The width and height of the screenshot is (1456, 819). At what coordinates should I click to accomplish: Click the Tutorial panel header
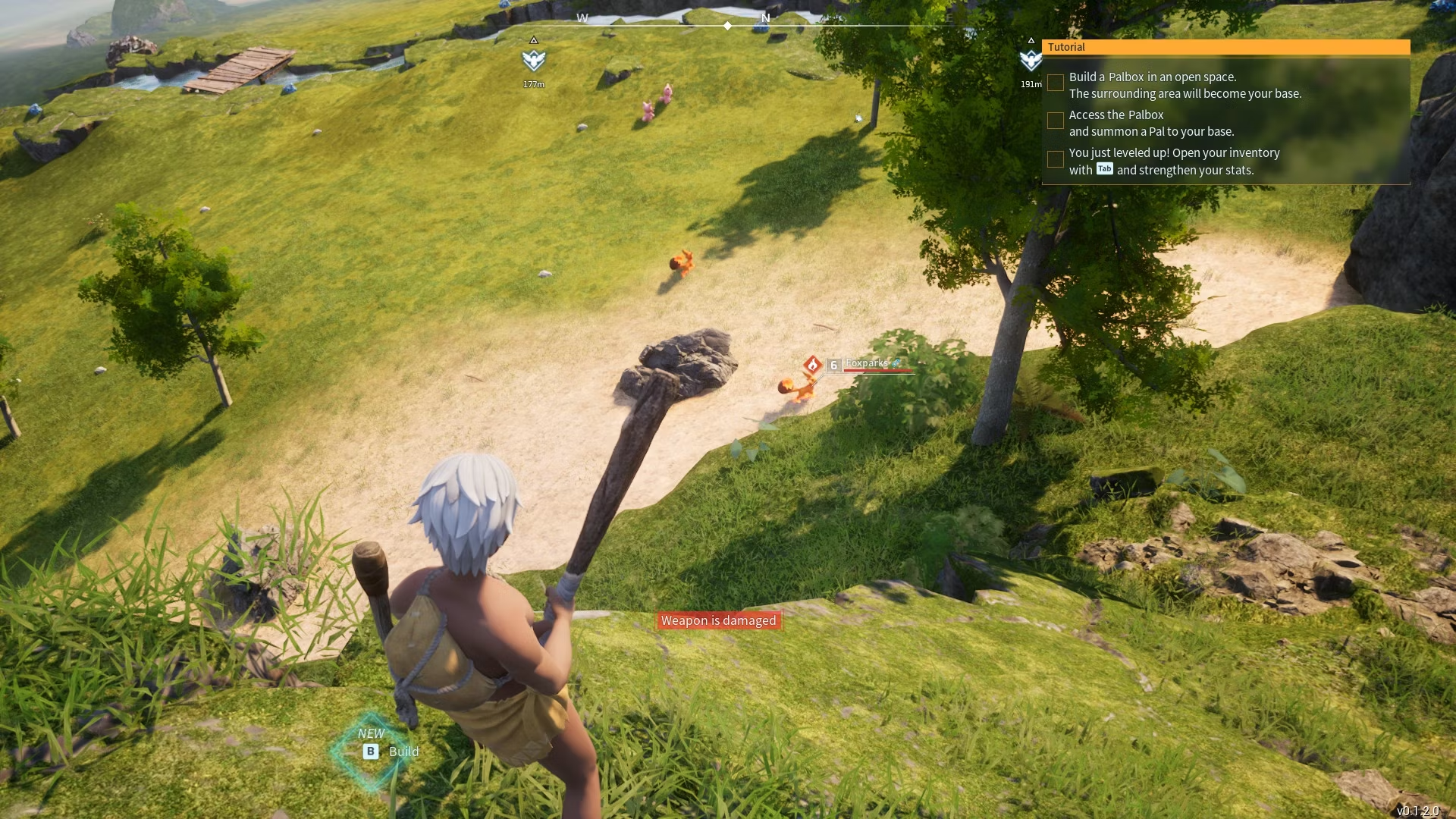click(1225, 47)
